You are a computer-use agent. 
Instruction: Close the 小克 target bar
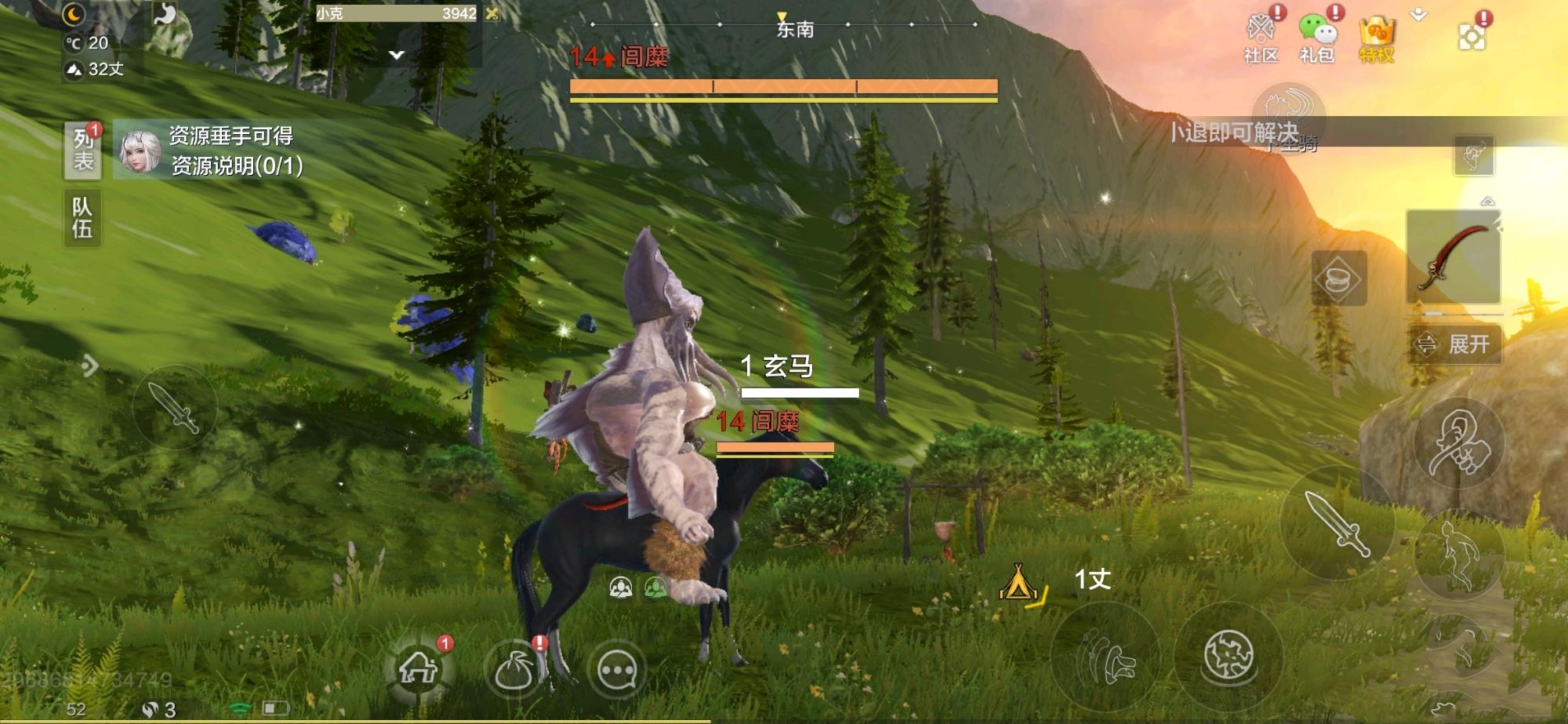(492, 13)
